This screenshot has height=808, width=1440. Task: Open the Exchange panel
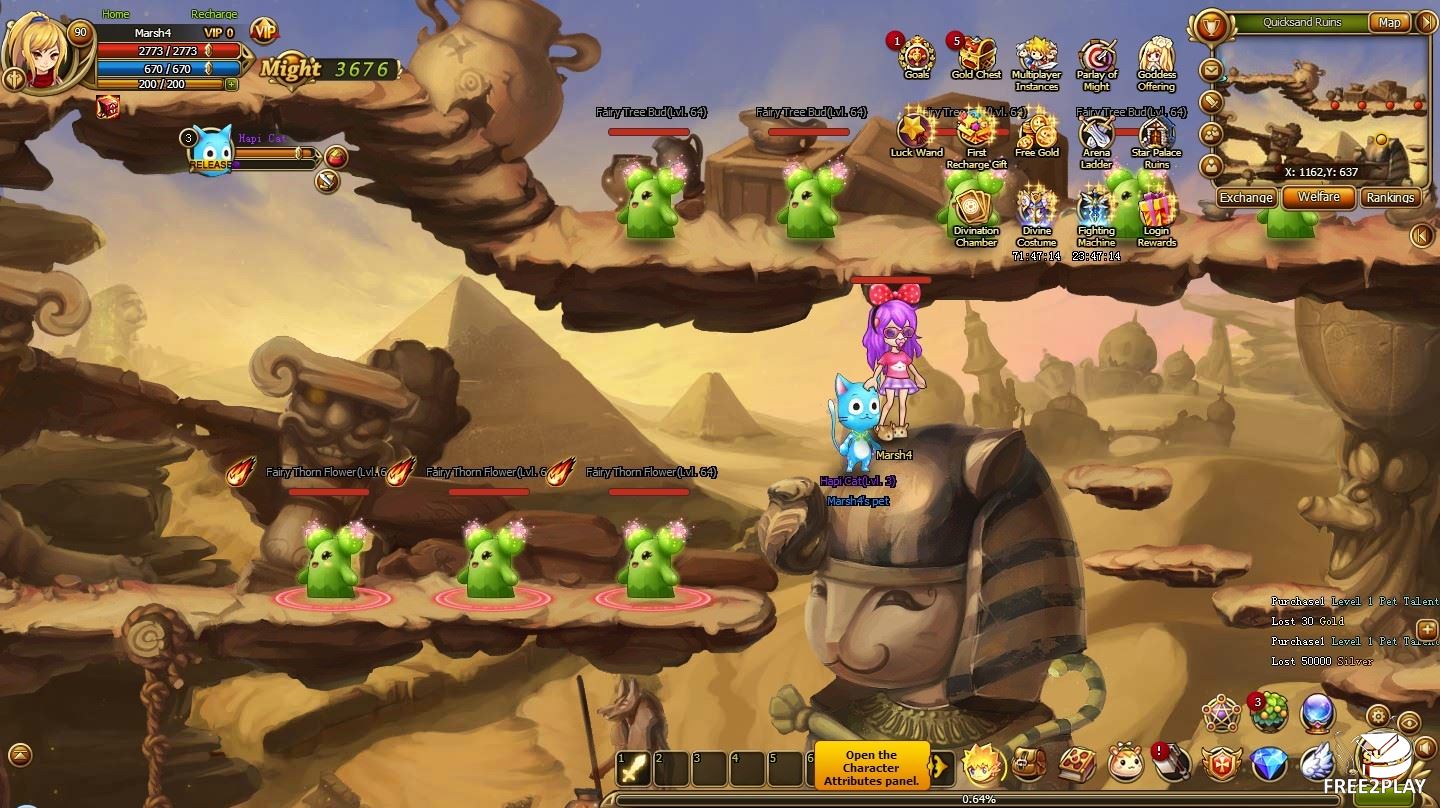tap(1246, 197)
